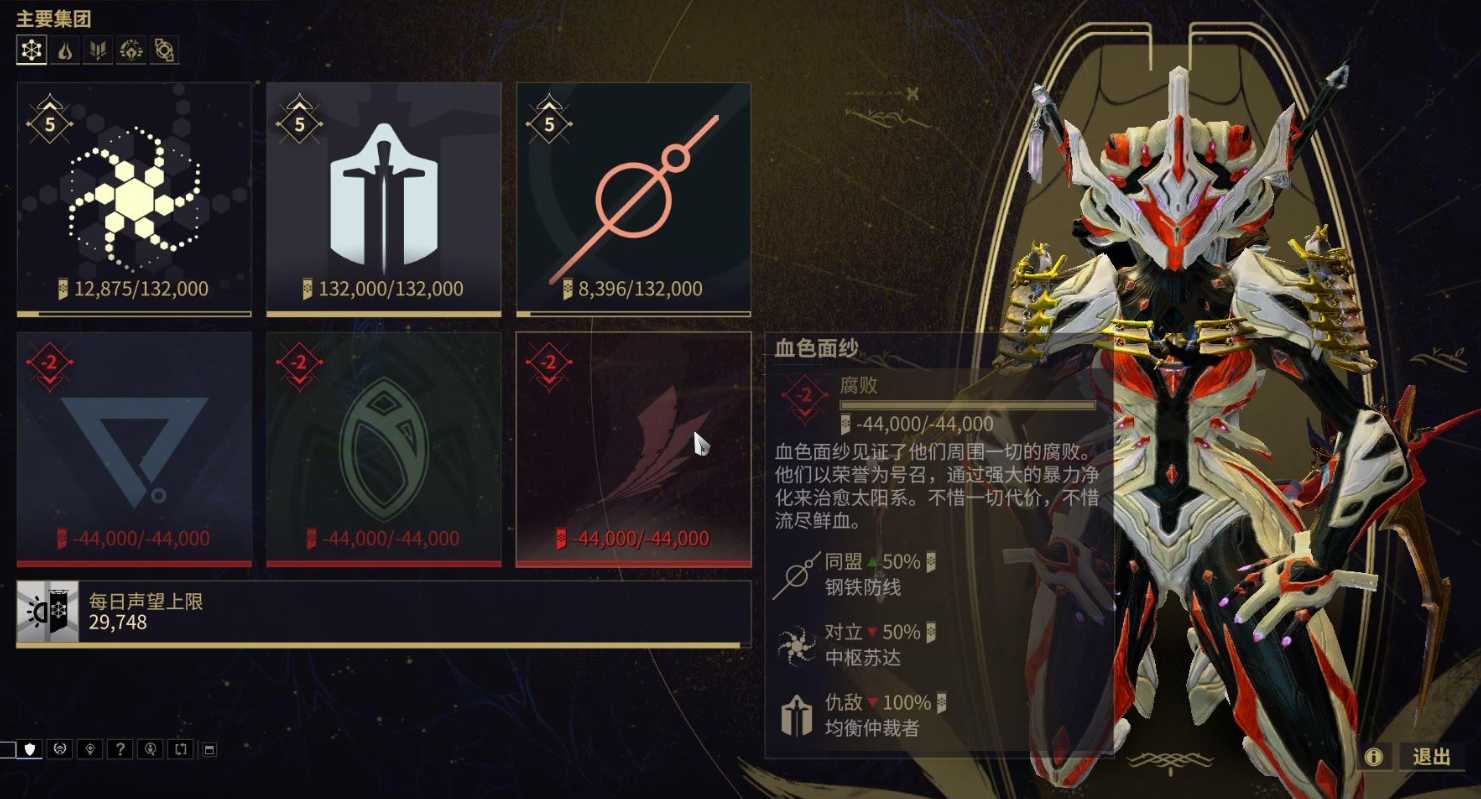Click the location marker icon in bottom bar

pyautogui.click(x=89, y=748)
